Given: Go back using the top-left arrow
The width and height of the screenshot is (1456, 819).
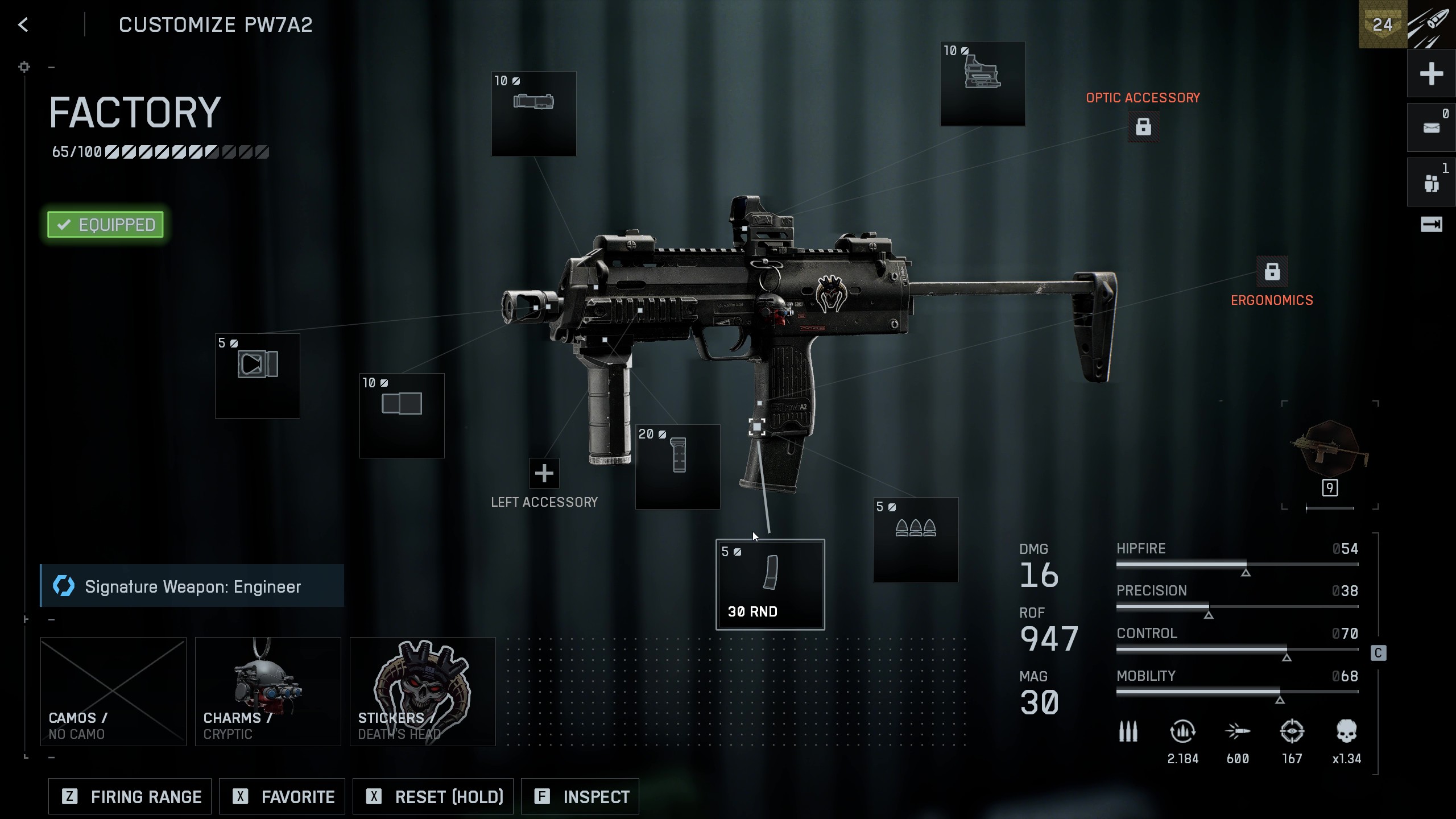Looking at the screenshot, I should tap(23, 25).
